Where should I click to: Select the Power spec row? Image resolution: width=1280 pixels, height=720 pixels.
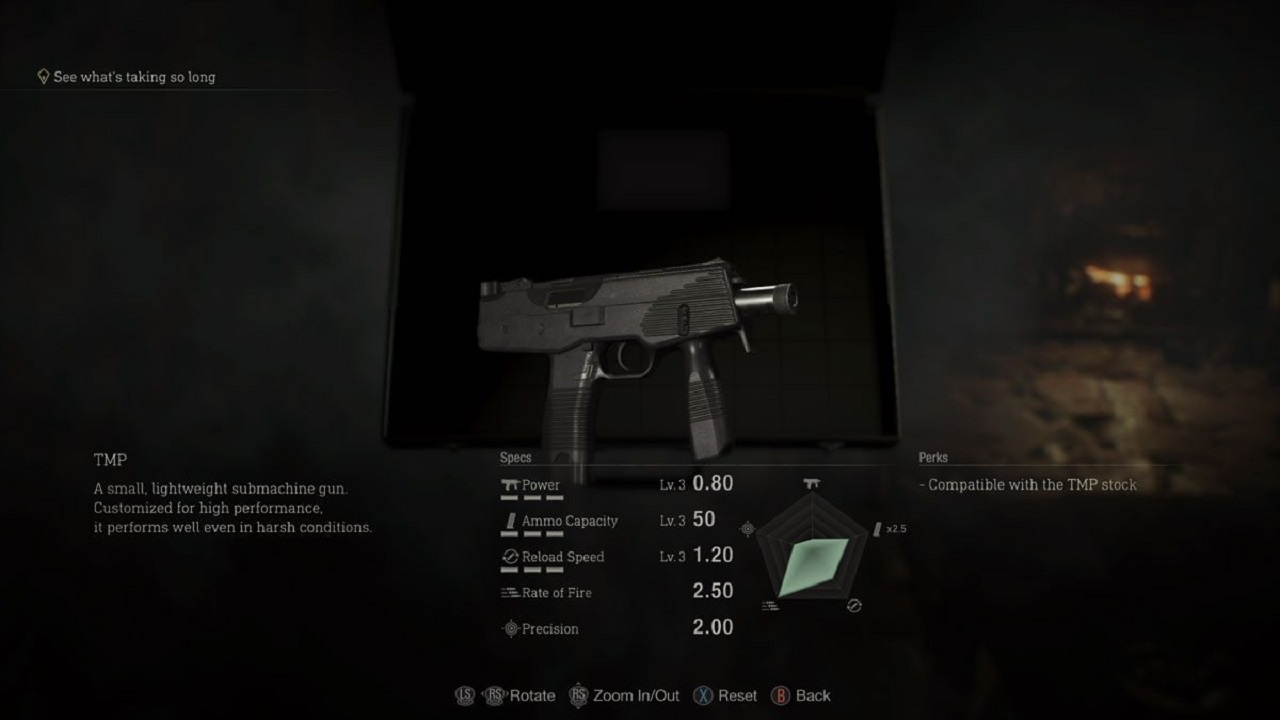point(616,485)
